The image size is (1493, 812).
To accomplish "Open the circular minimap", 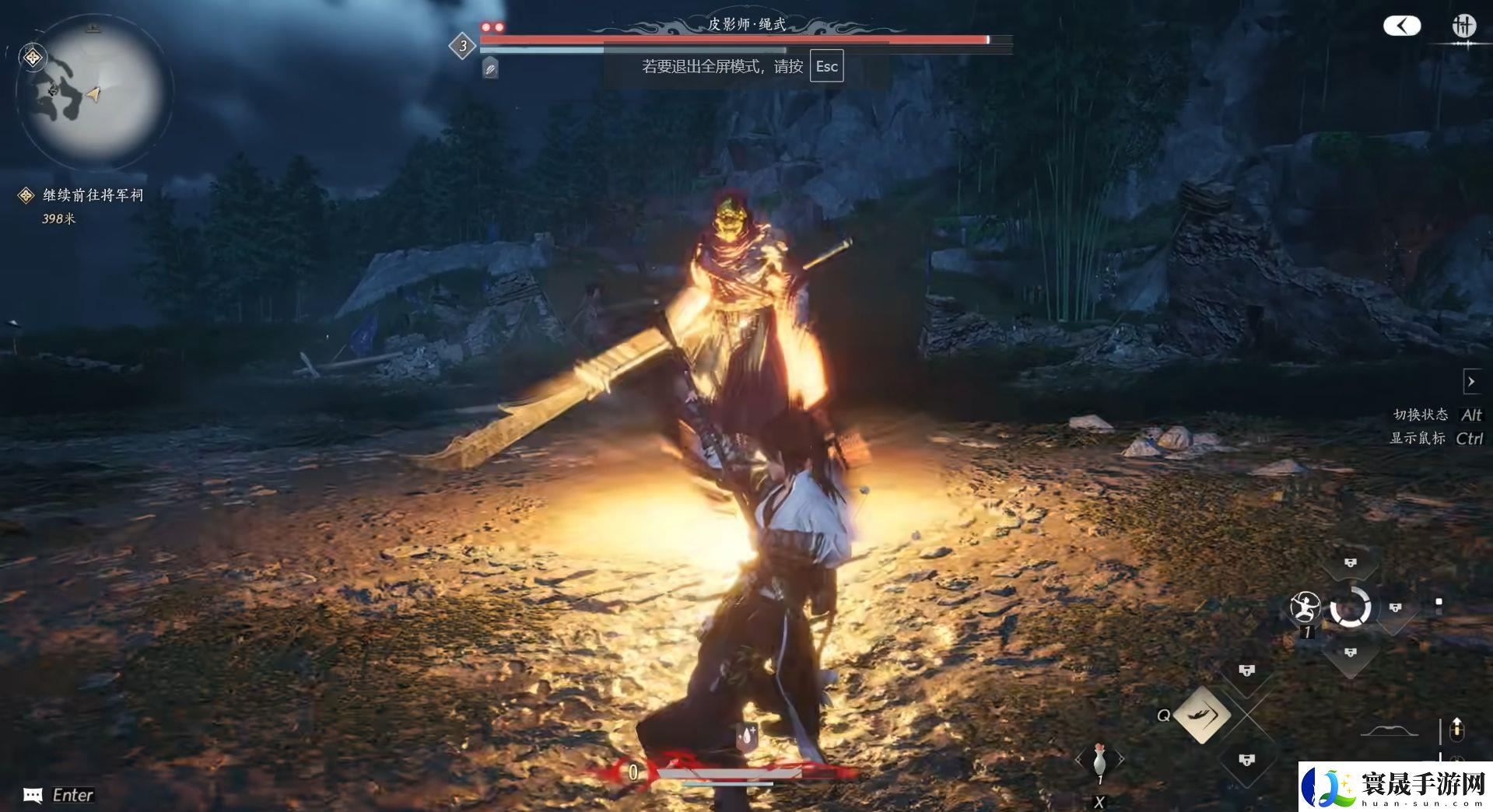I will pyautogui.click(x=93, y=91).
